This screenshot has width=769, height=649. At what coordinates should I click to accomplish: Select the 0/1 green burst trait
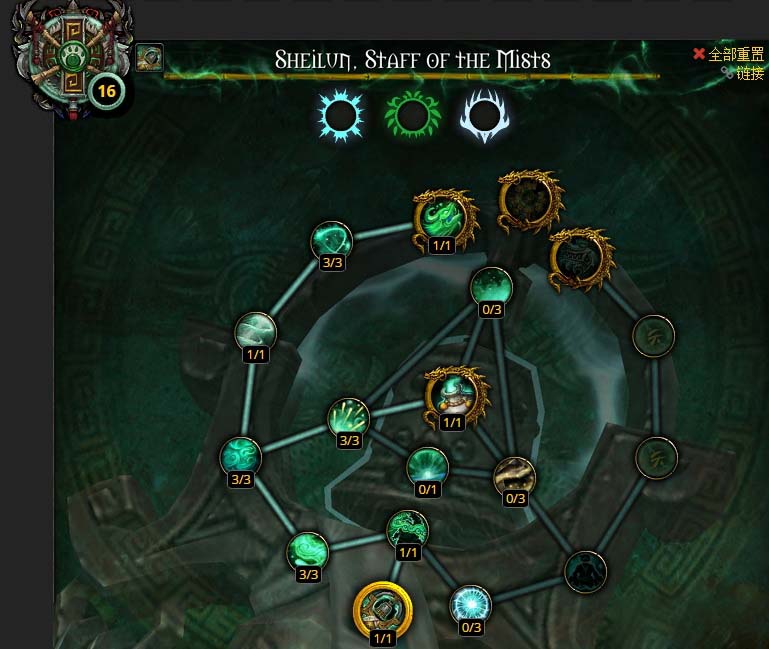pos(427,467)
